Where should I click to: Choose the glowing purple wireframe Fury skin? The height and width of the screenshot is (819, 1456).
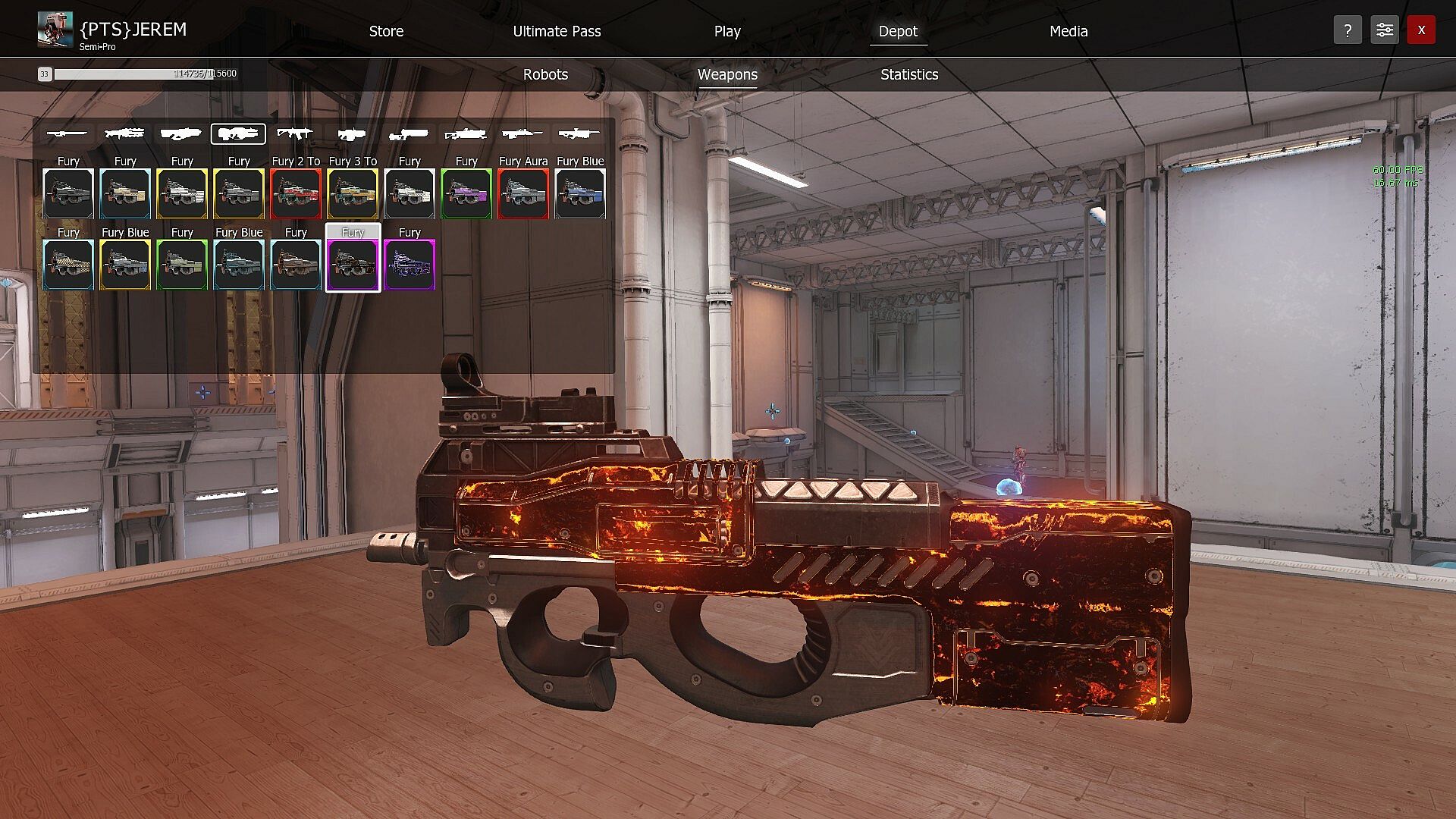pos(409,265)
